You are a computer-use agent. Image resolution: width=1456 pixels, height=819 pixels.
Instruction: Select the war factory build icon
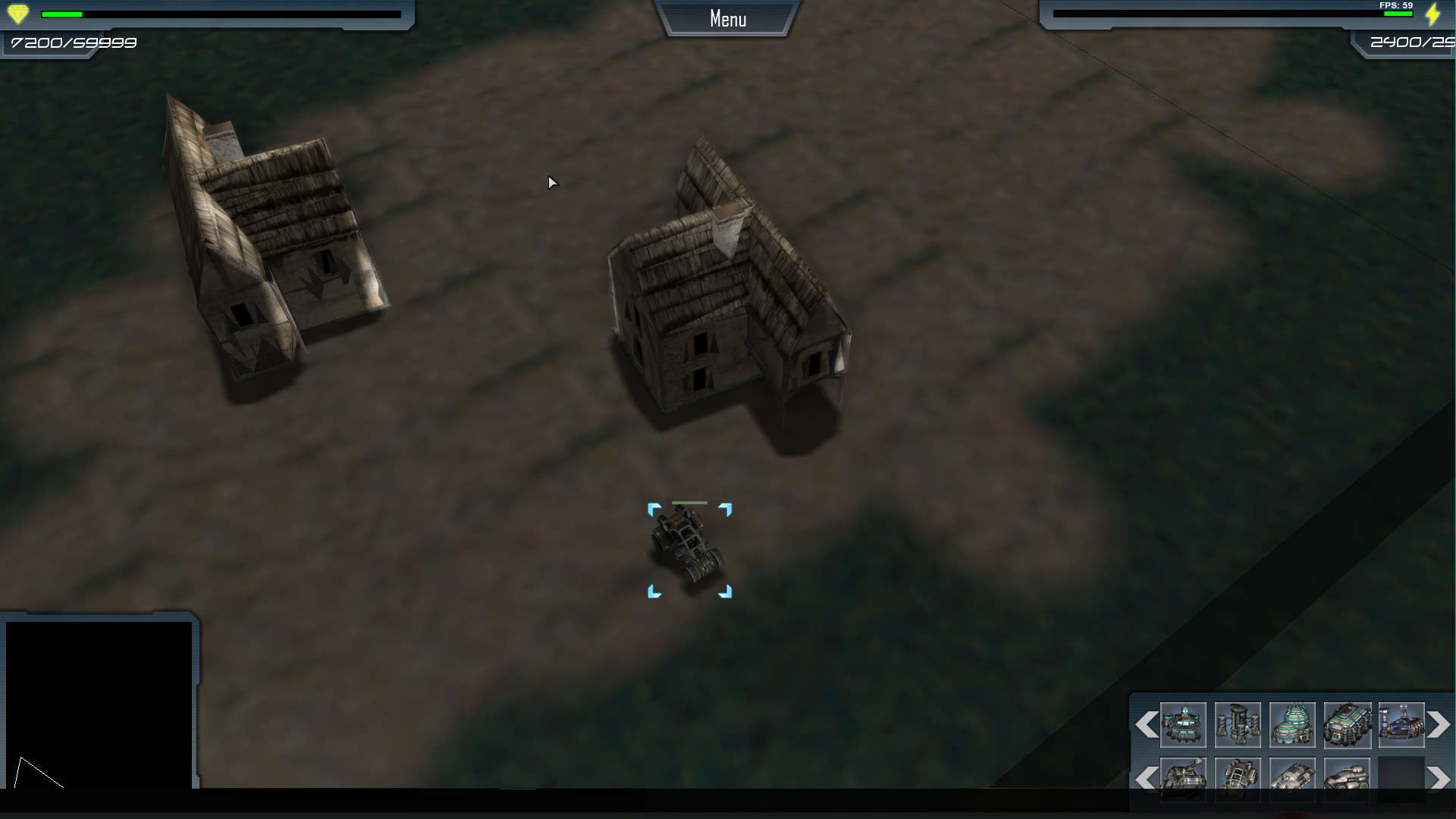[x=1347, y=725]
